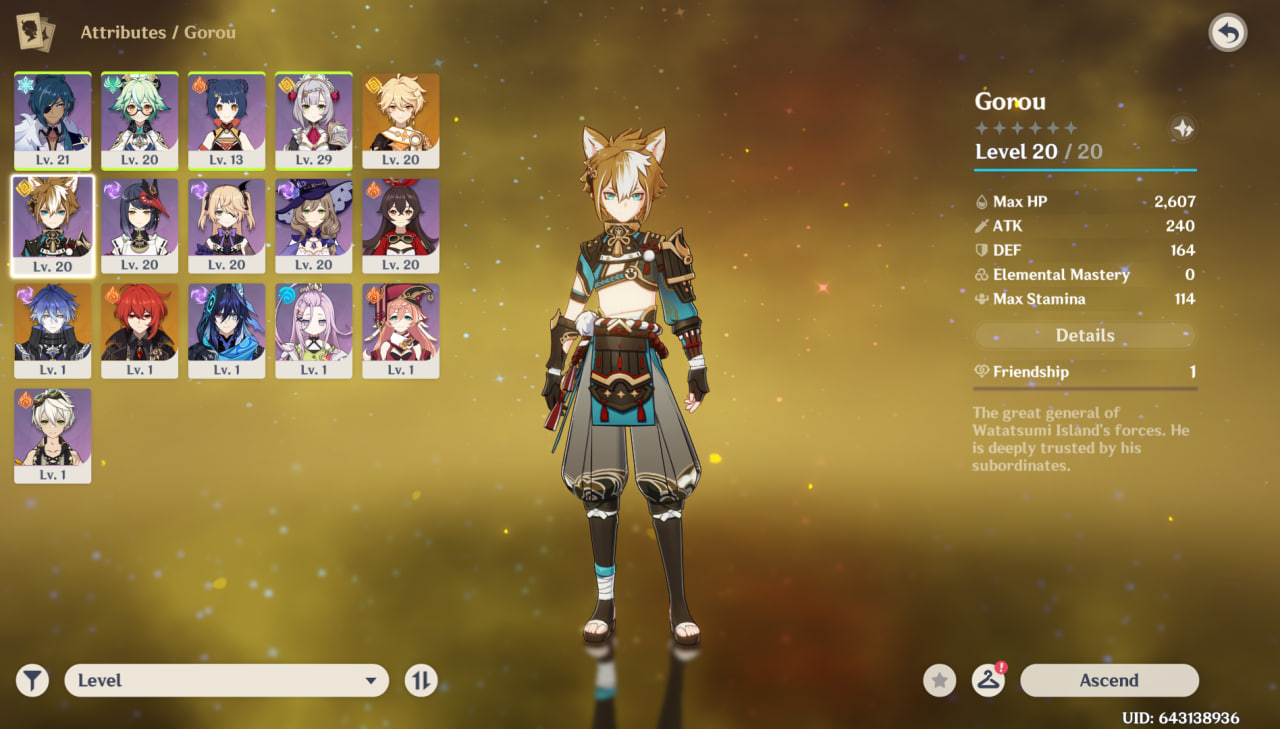Choose Yanfei in the red hat
This screenshot has width=1280, height=729.
pyautogui.click(x=400, y=330)
